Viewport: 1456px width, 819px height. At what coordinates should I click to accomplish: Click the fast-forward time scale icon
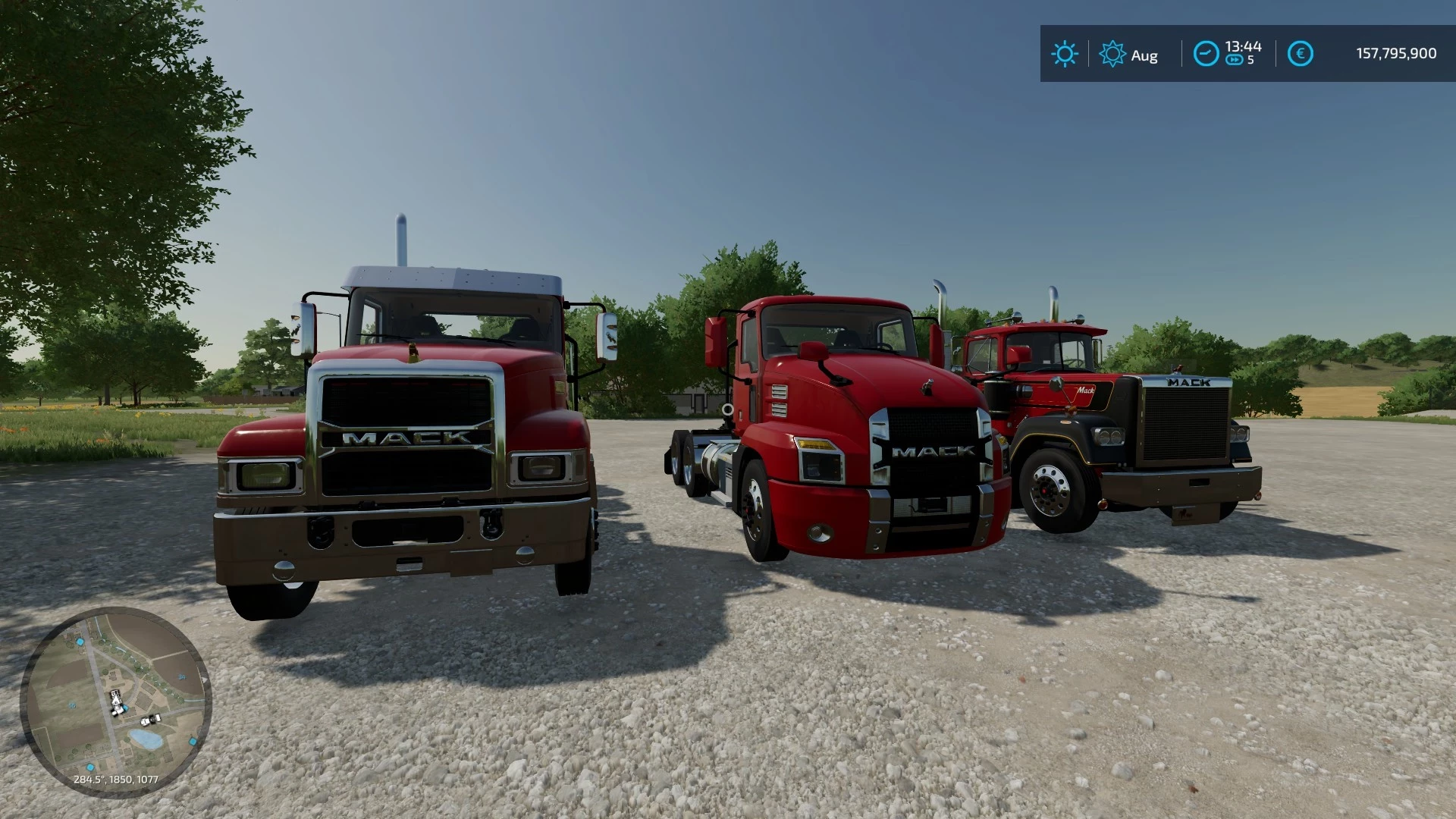1235,59
